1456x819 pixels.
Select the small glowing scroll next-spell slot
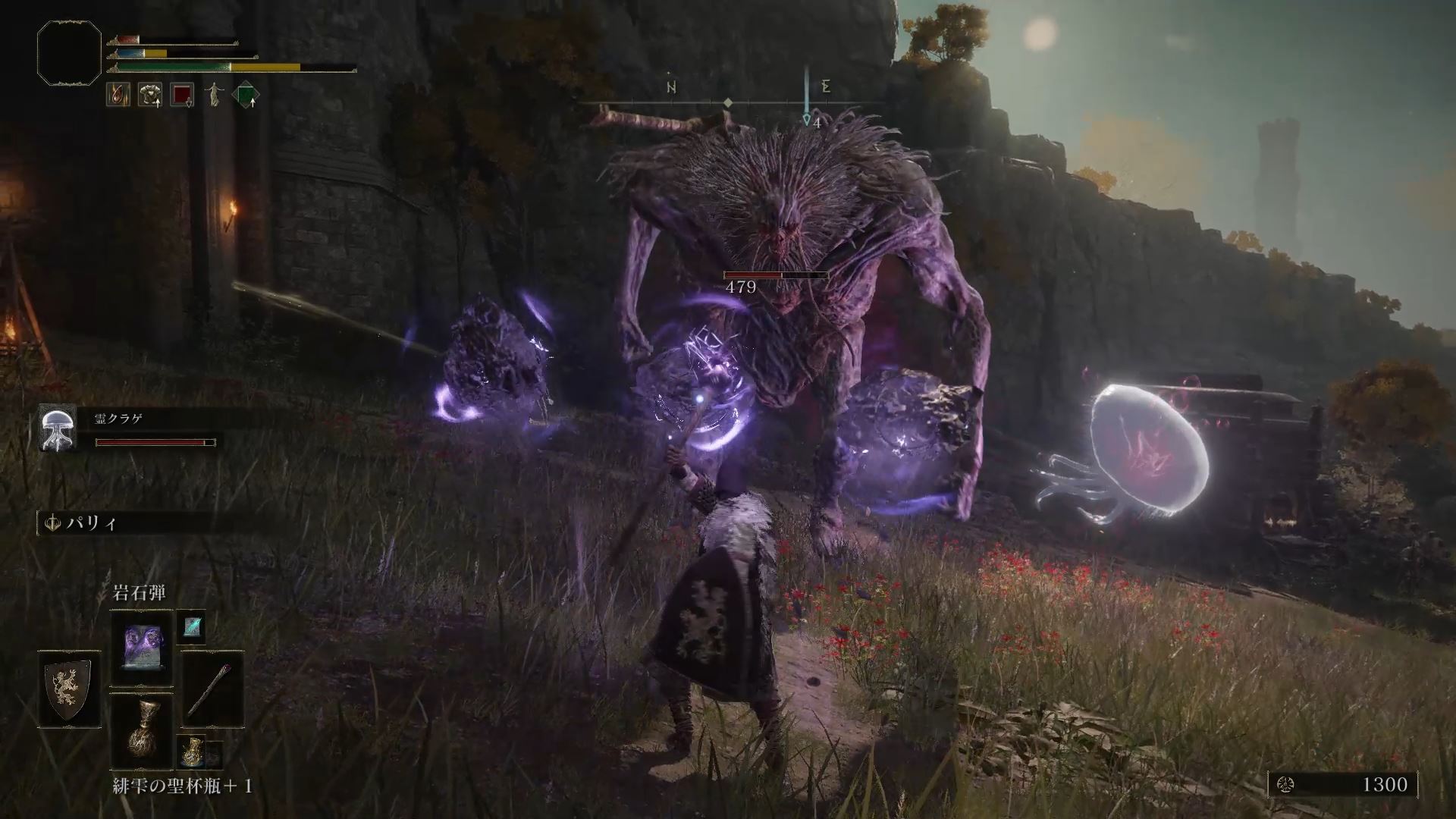click(x=190, y=626)
